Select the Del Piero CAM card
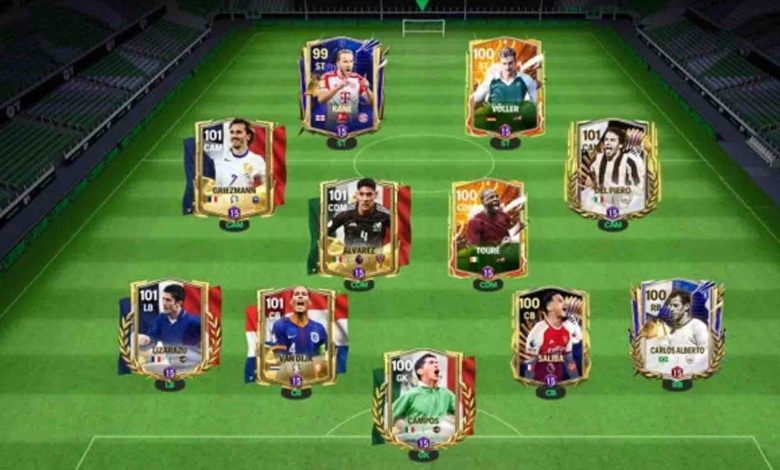This screenshot has height=470, width=780. click(x=612, y=168)
